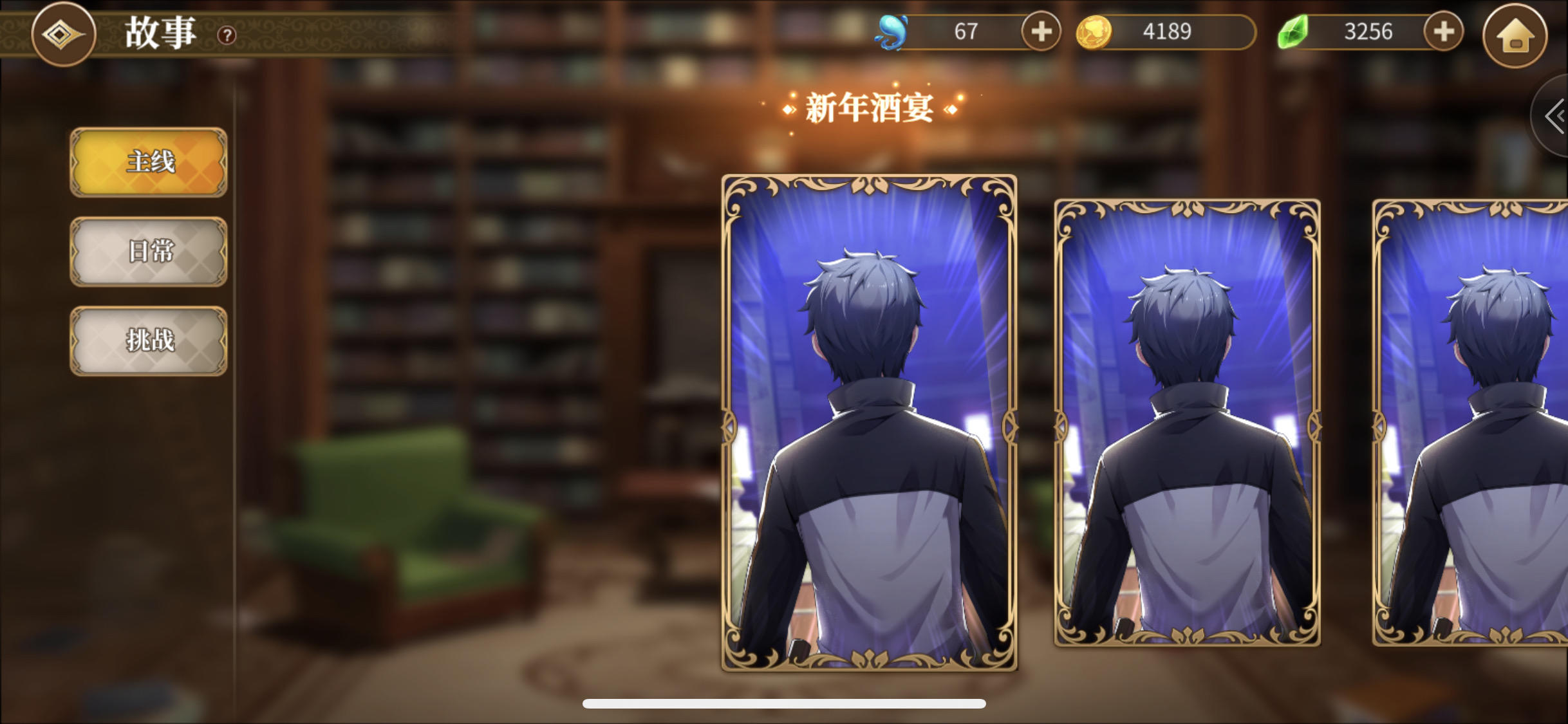
Task: Return home via the house icon
Action: [1514, 37]
